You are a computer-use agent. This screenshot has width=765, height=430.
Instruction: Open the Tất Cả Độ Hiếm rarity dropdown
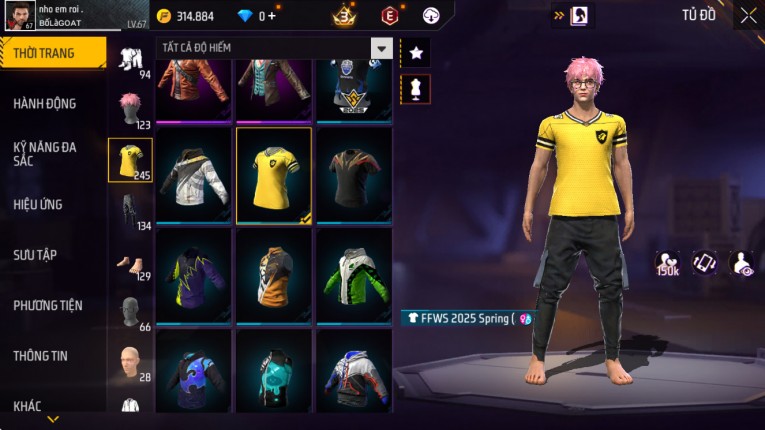(381, 48)
